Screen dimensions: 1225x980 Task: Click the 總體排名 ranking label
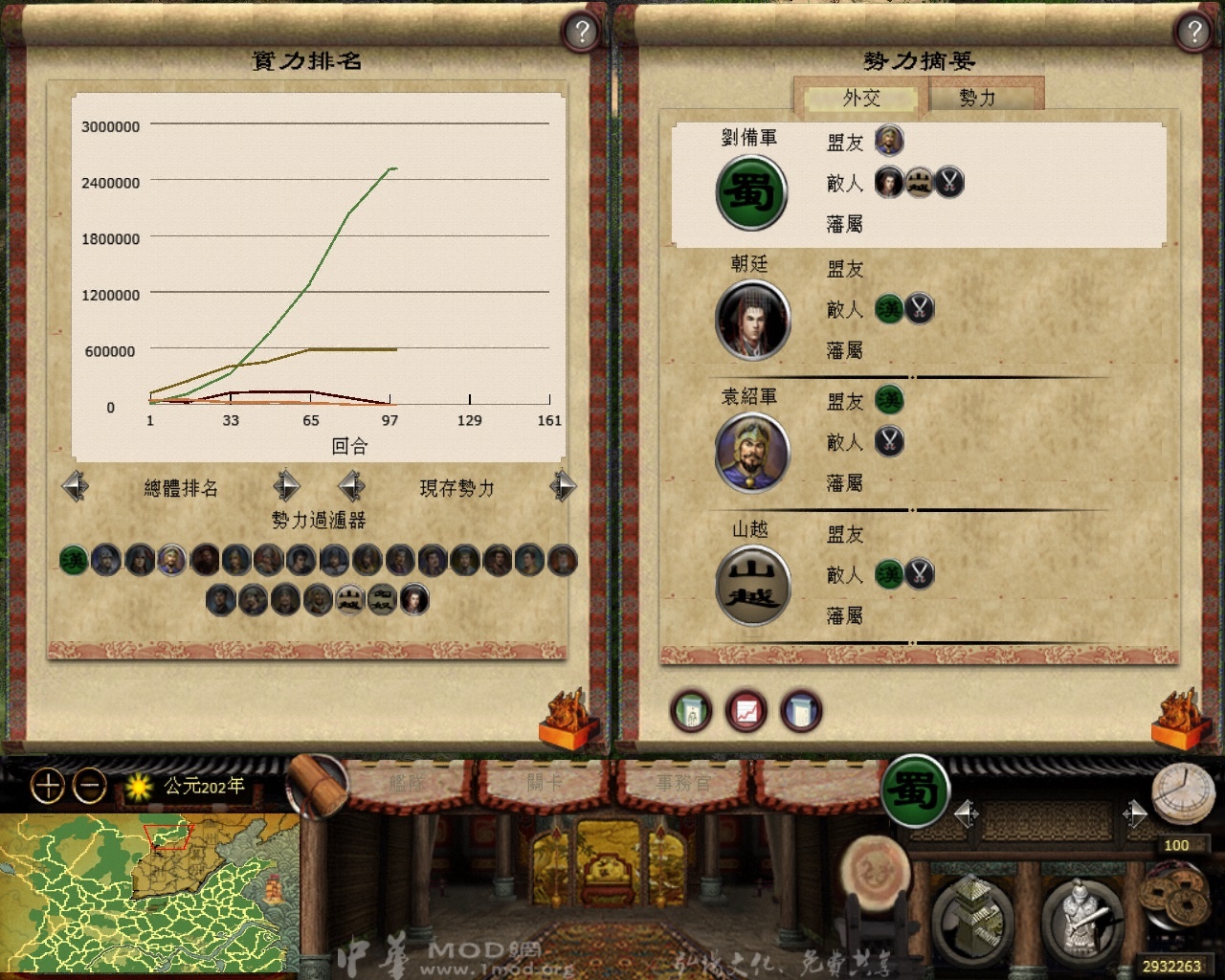(180, 488)
